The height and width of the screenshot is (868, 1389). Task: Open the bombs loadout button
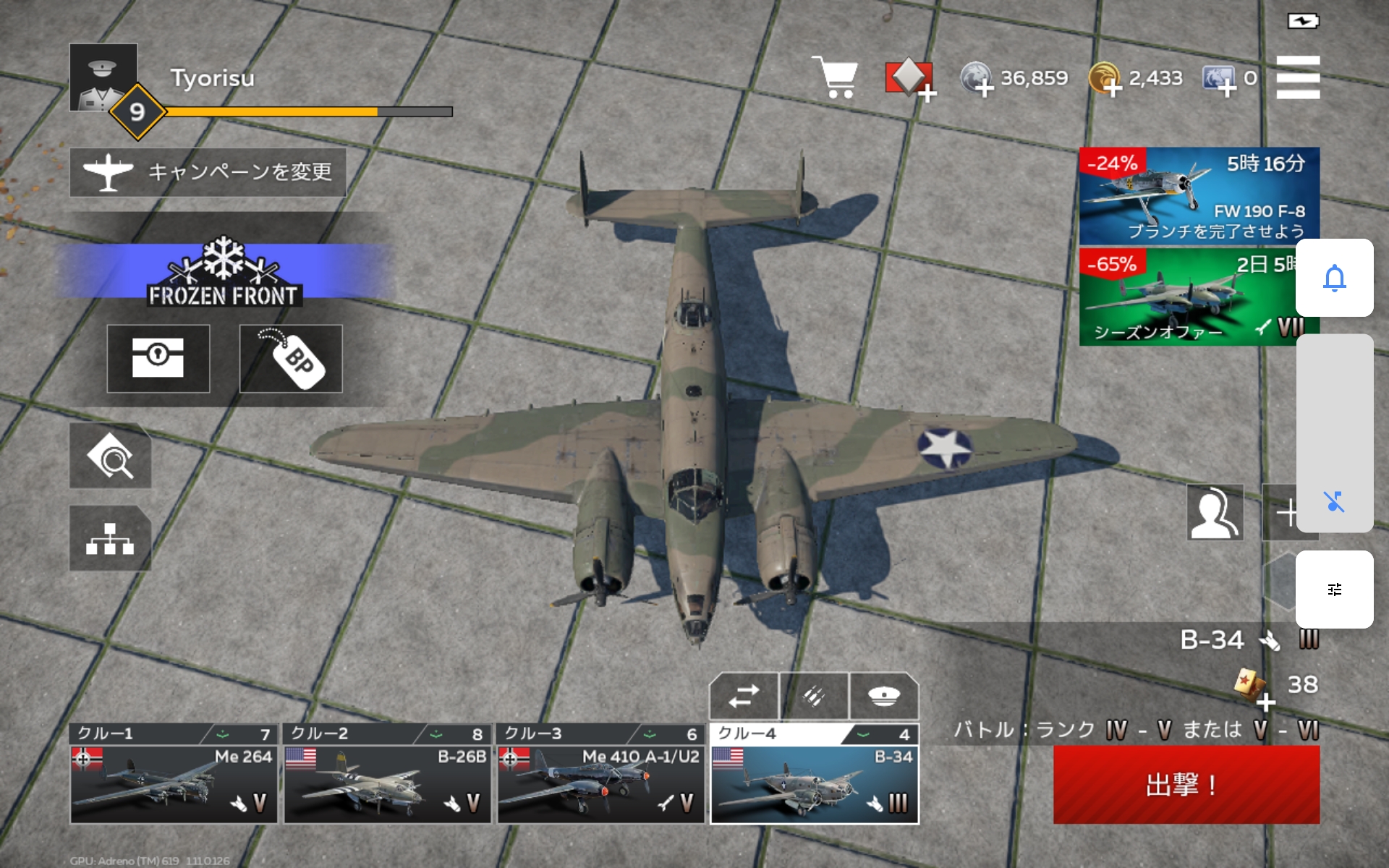814,696
